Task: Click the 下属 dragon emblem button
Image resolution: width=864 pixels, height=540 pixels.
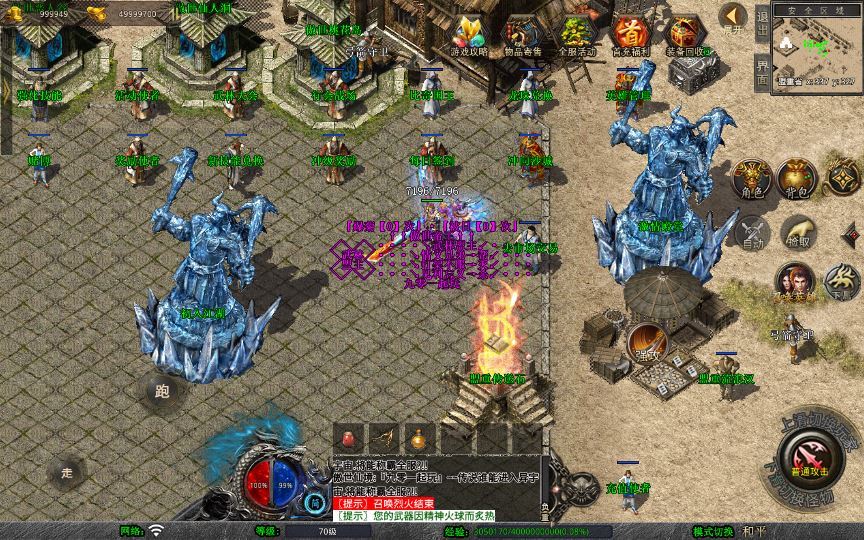Action: [843, 281]
